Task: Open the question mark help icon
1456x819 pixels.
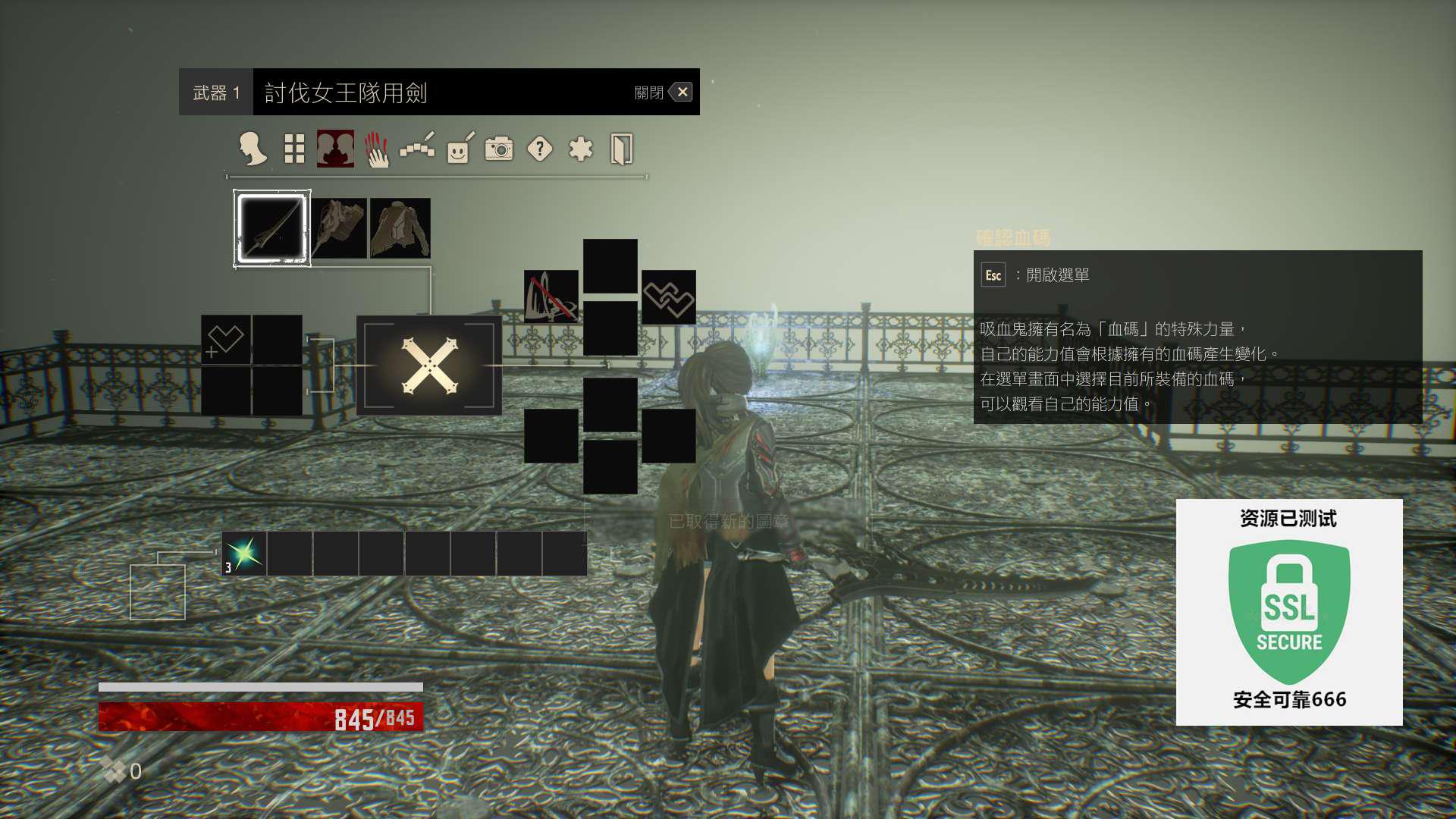Action: click(540, 149)
